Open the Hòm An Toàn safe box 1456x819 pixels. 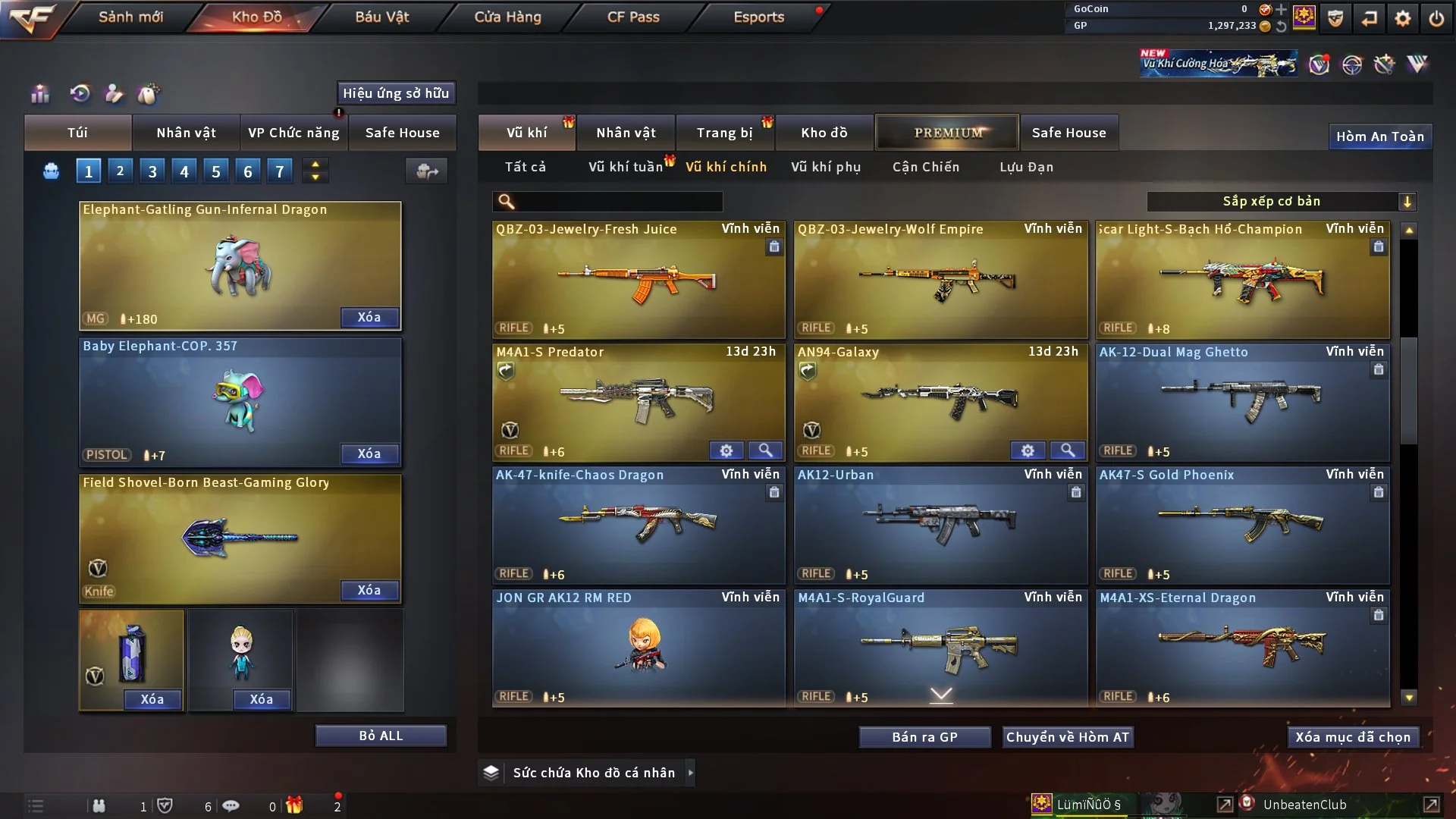[x=1379, y=136]
